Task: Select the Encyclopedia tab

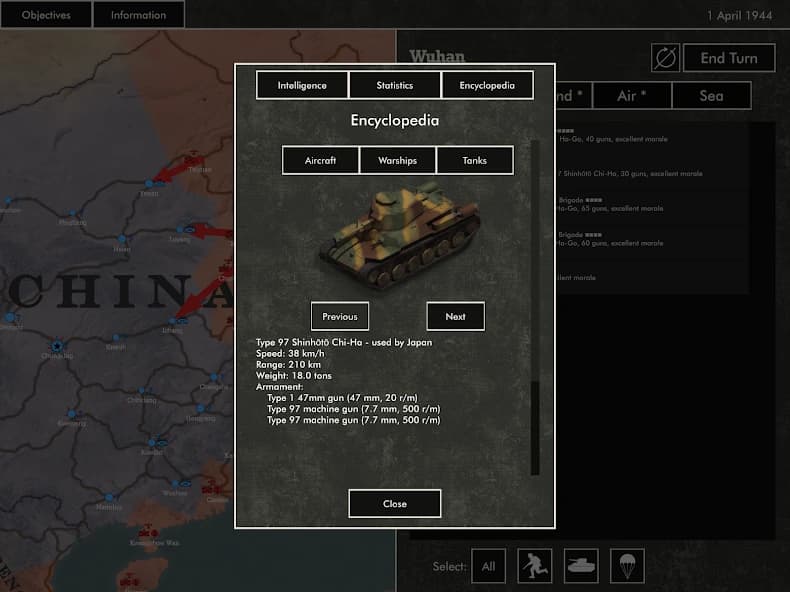Action: tap(487, 85)
